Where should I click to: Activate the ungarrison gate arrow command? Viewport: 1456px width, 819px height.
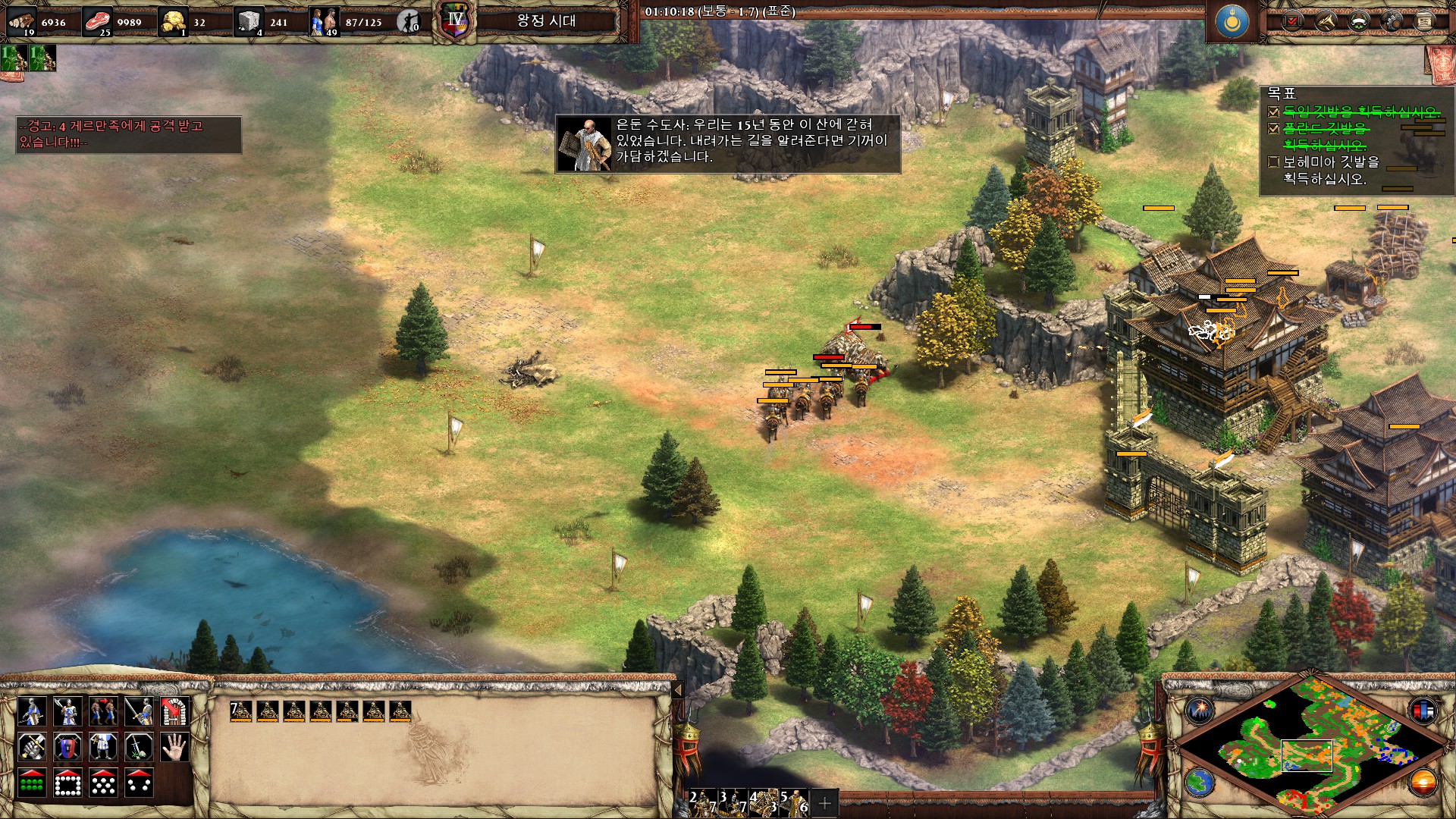point(174,711)
